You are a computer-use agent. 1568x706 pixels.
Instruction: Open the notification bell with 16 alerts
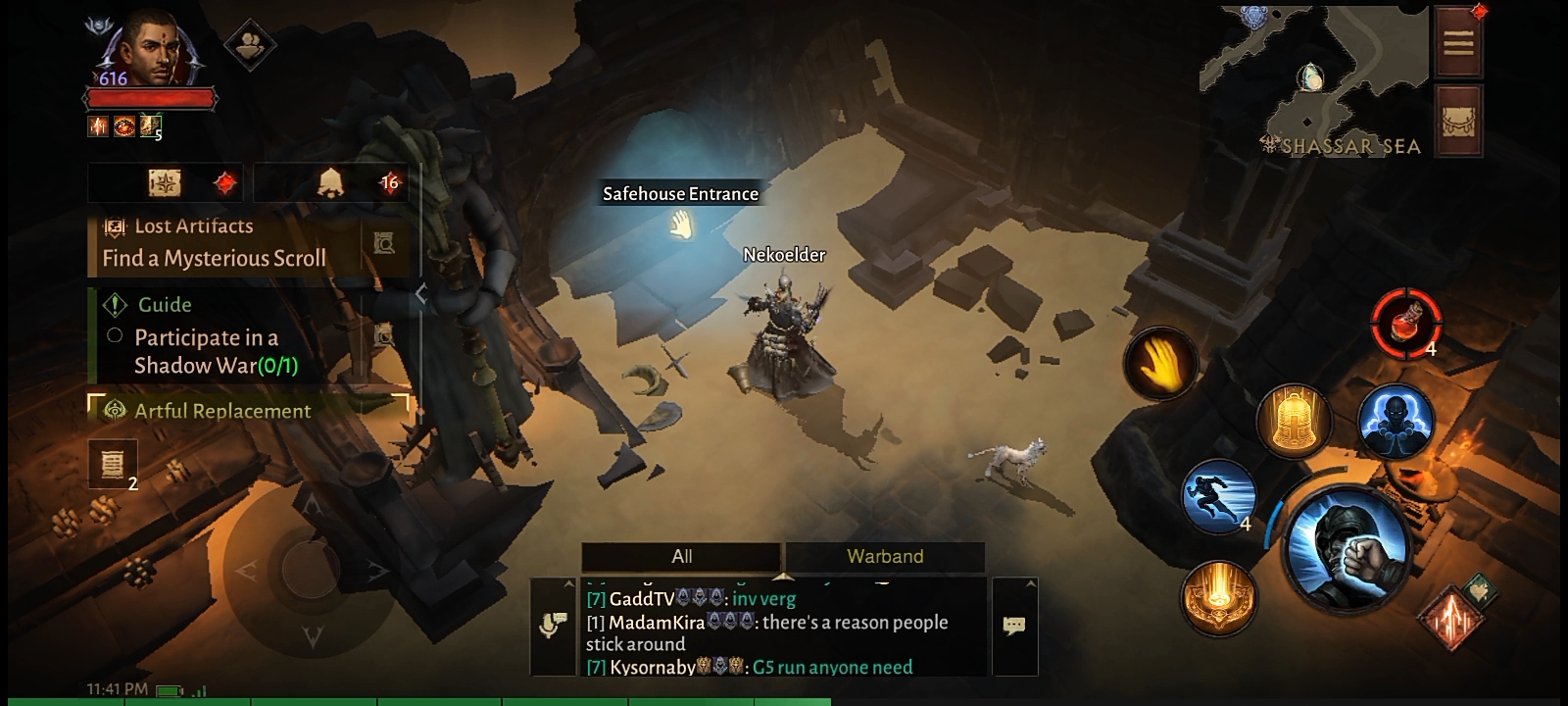(331, 182)
